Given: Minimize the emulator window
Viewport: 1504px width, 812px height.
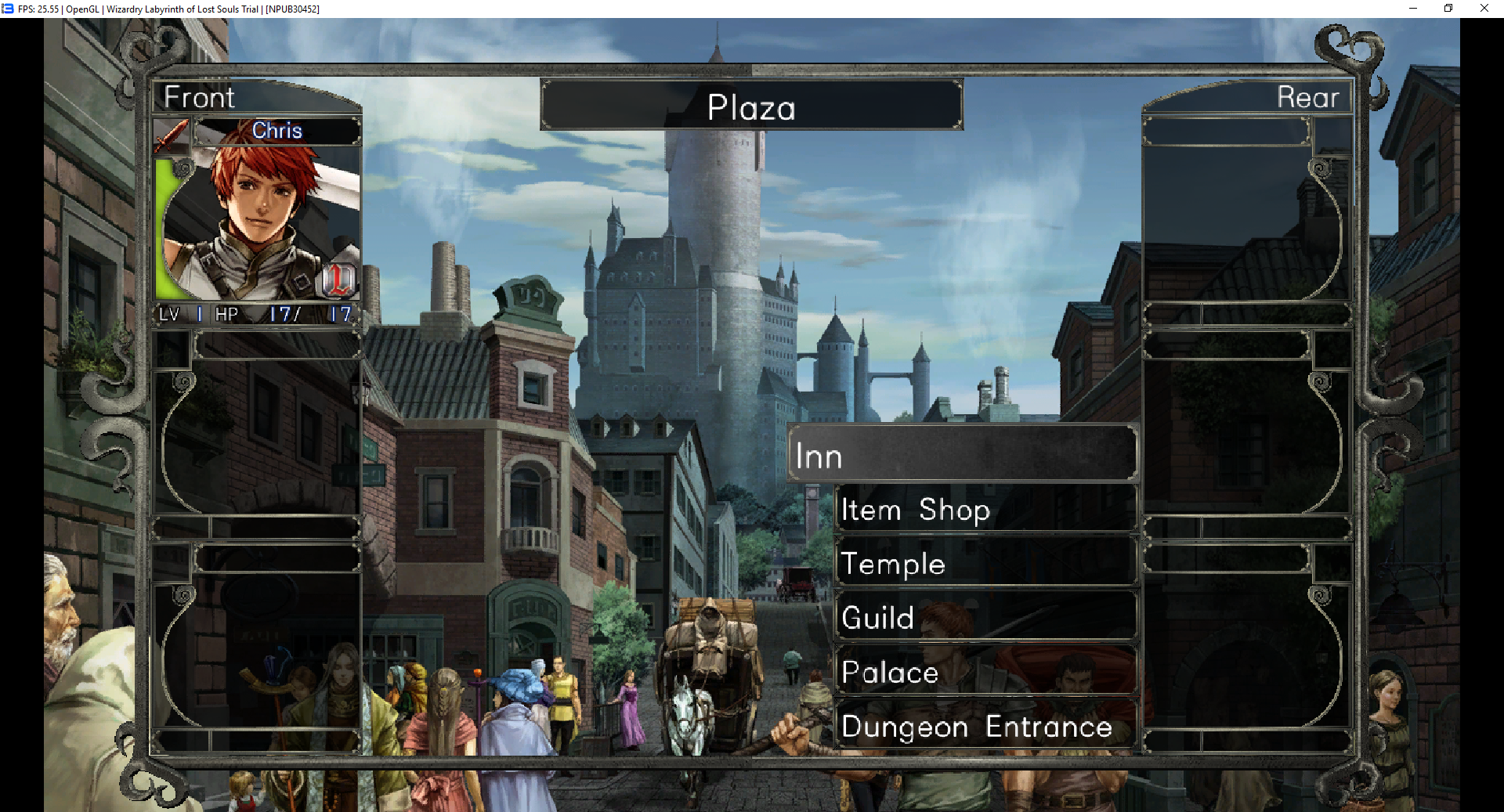Looking at the screenshot, I should pyautogui.click(x=1413, y=9).
